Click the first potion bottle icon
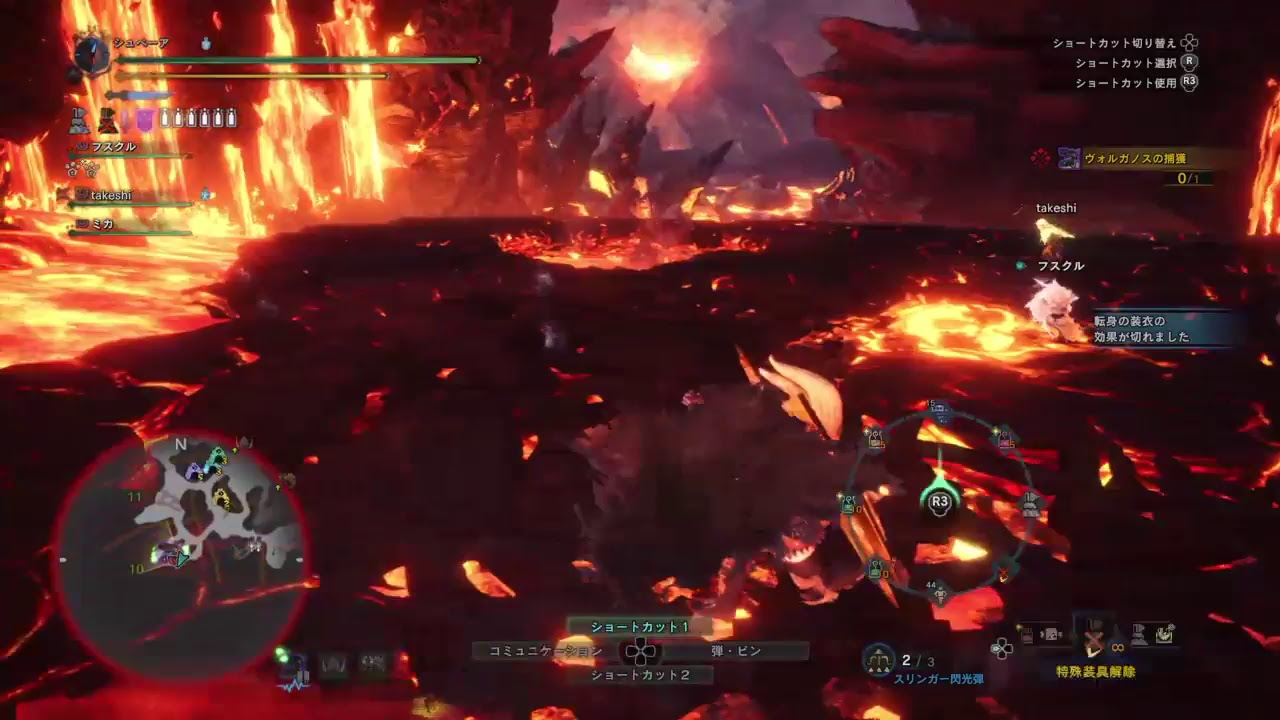The height and width of the screenshot is (720, 1280). (x=166, y=118)
